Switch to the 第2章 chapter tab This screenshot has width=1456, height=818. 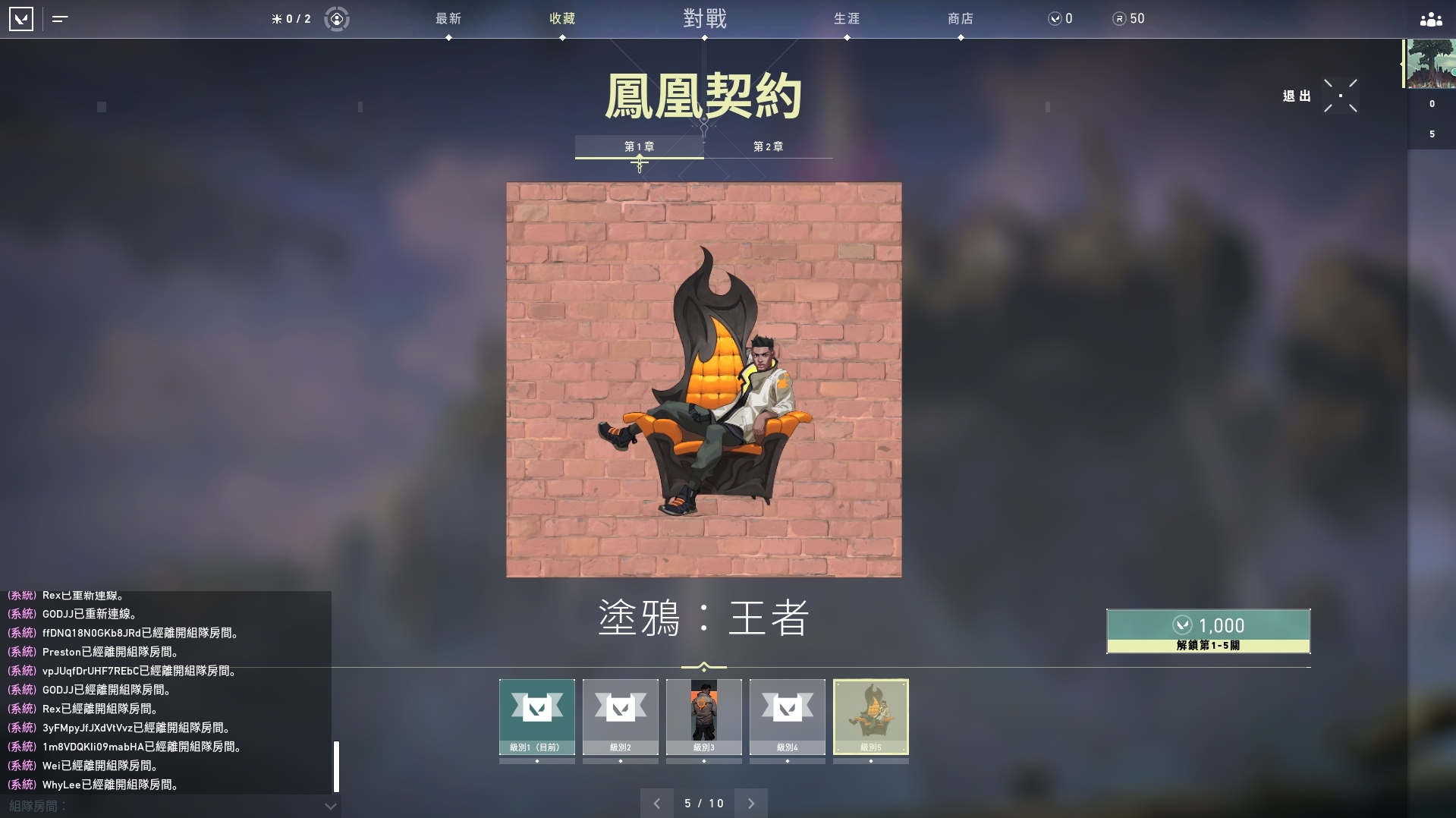coord(769,146)
